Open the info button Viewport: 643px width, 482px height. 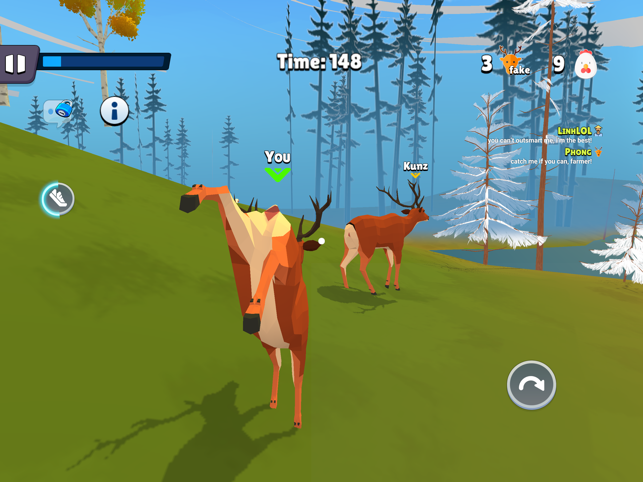pyautogui.click(x=114, y=110)
